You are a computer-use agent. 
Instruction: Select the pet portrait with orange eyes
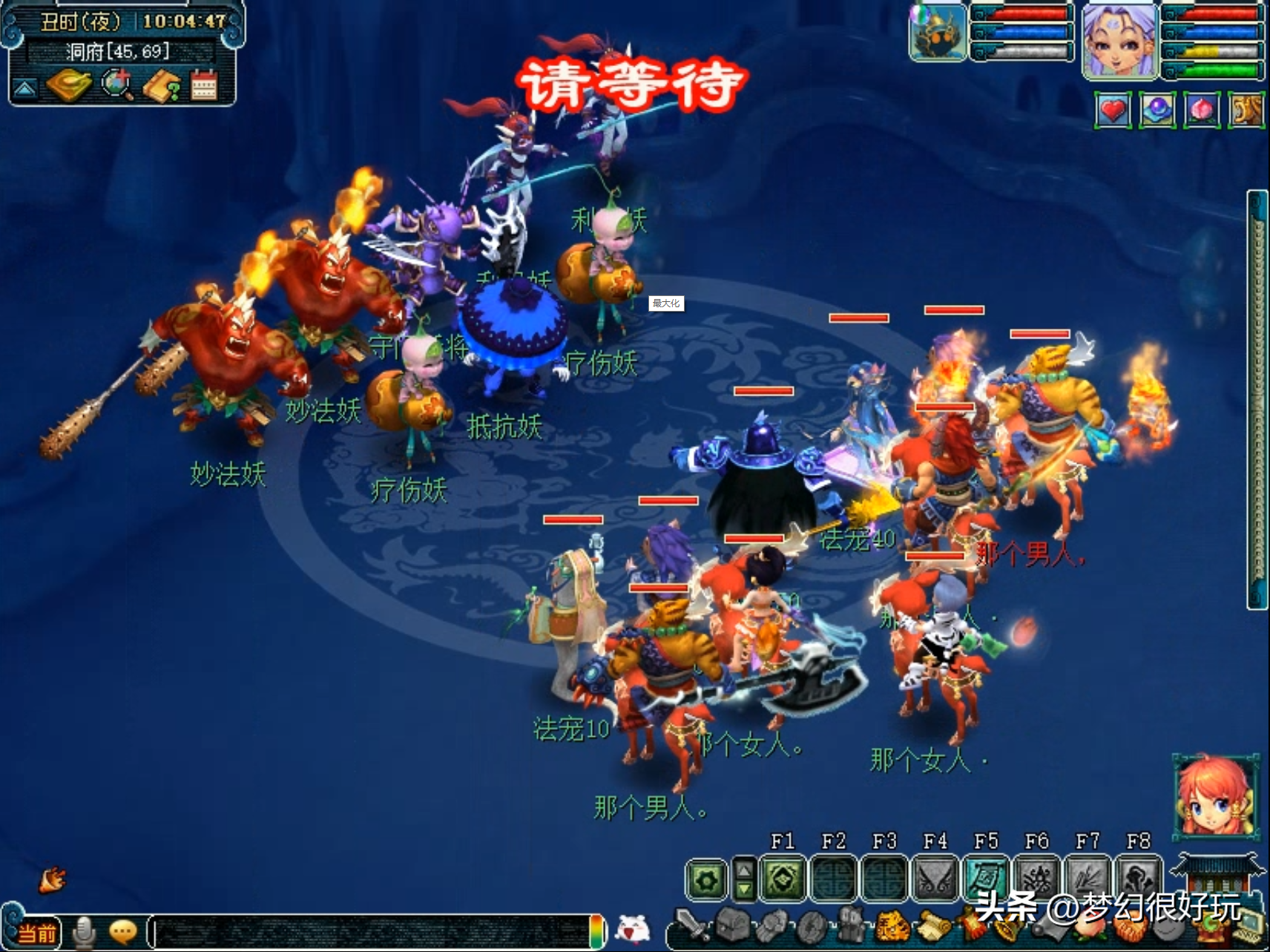[938, 32]
